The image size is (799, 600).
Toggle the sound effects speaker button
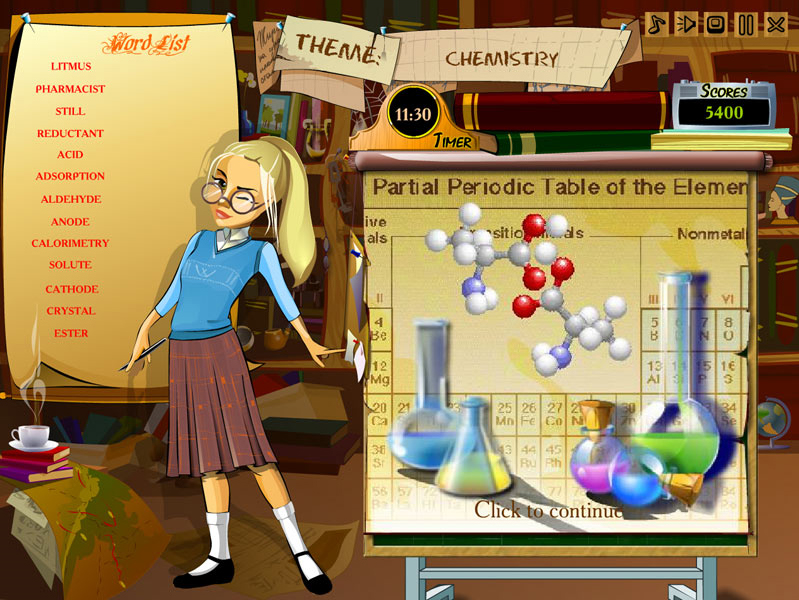tap(686, 24)
